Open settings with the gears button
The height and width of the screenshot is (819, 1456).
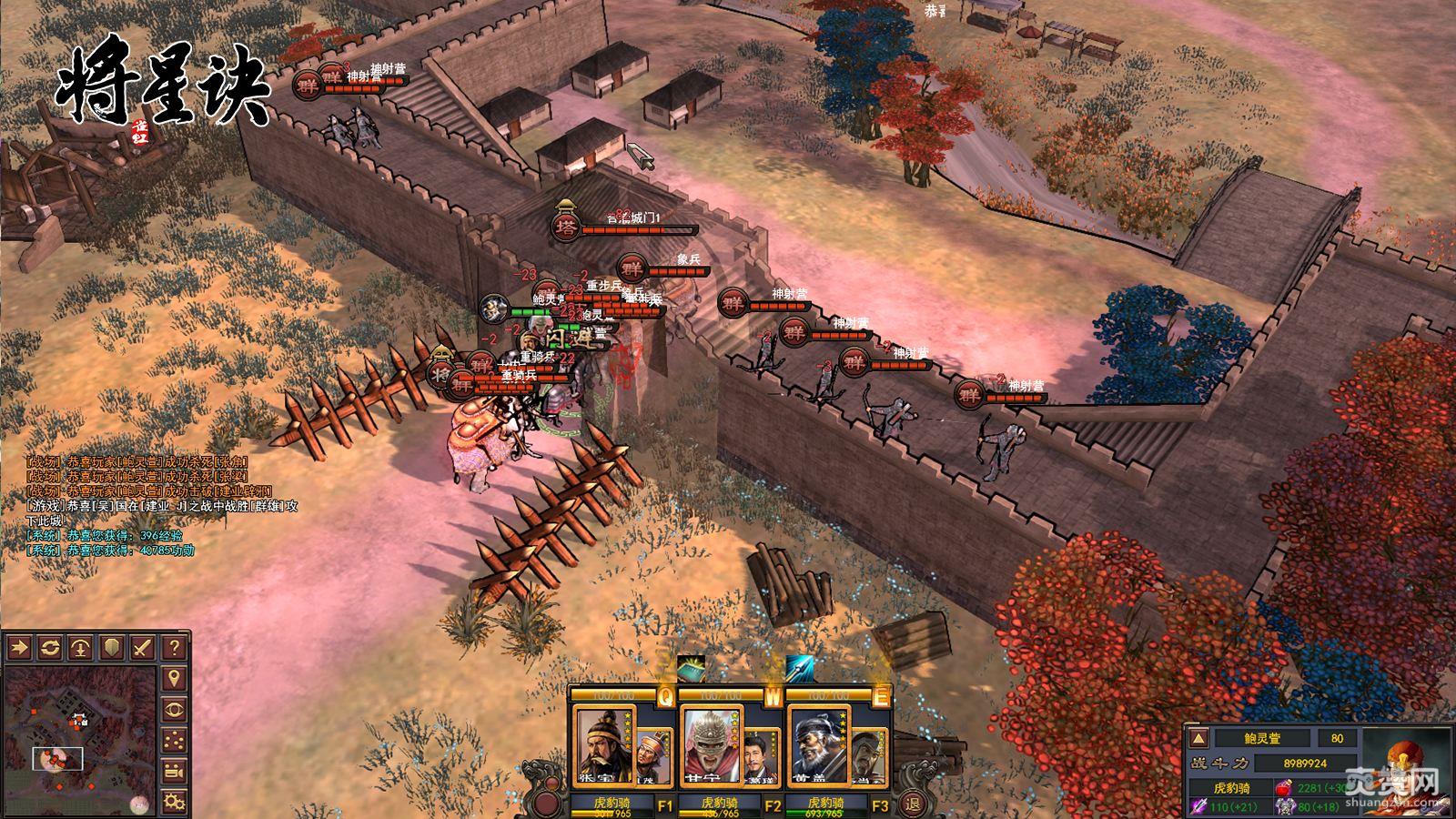pyautogui.click(x=174, y=802)
